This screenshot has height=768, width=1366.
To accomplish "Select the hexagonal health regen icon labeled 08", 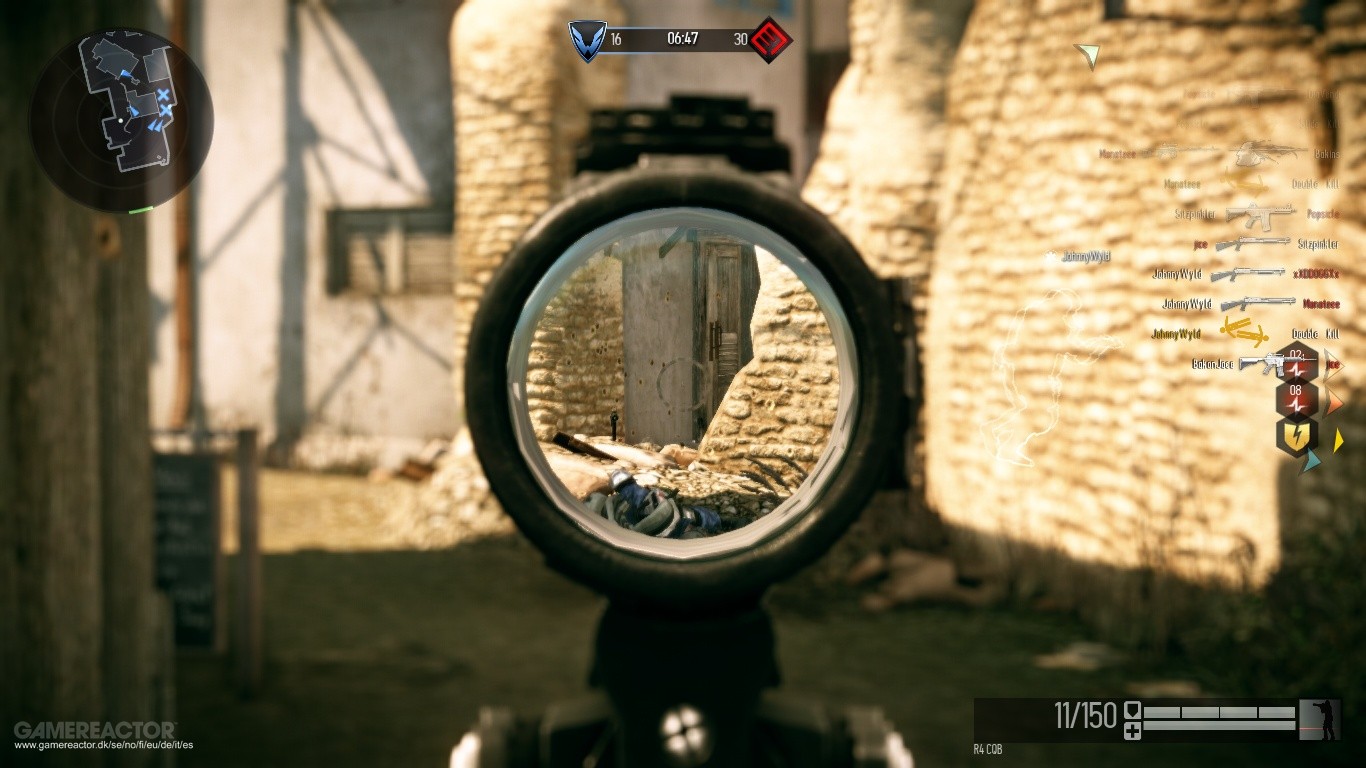I will [1295, 397].
